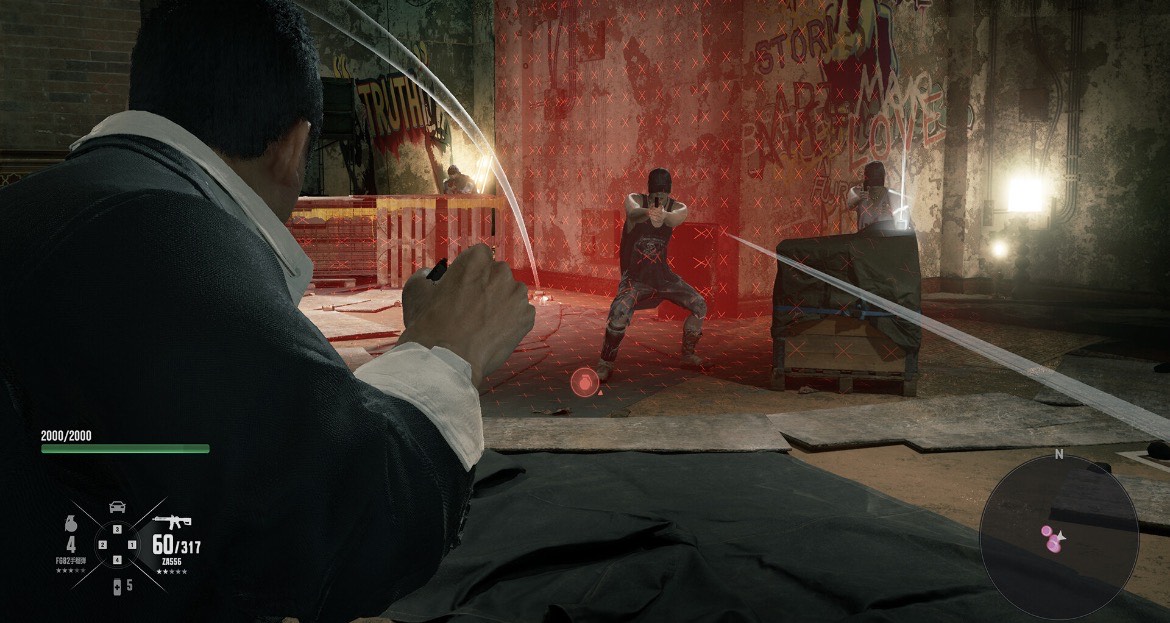1170x623 pixels.
Task: Select slot 1 on the weapon wheel
Action: click(132, 544)
